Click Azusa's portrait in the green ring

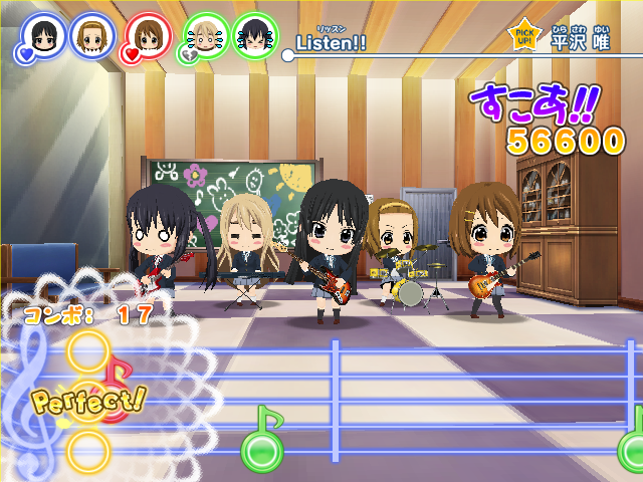pos(254,36)
